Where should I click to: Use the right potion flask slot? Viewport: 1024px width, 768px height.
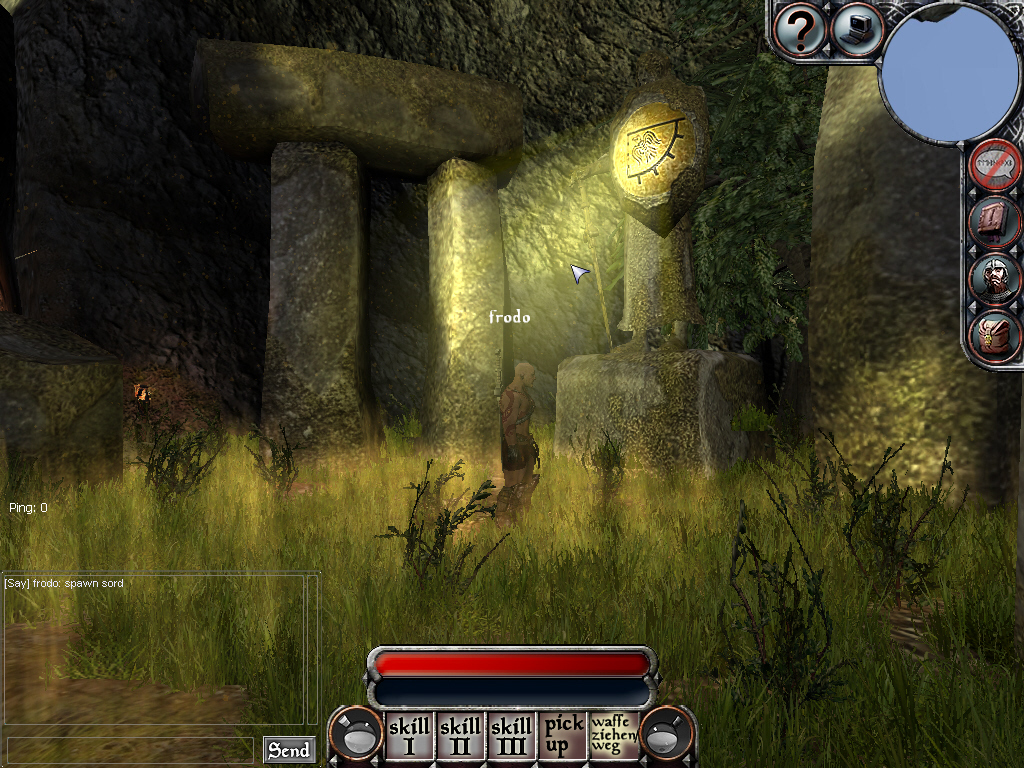point(666,737)
